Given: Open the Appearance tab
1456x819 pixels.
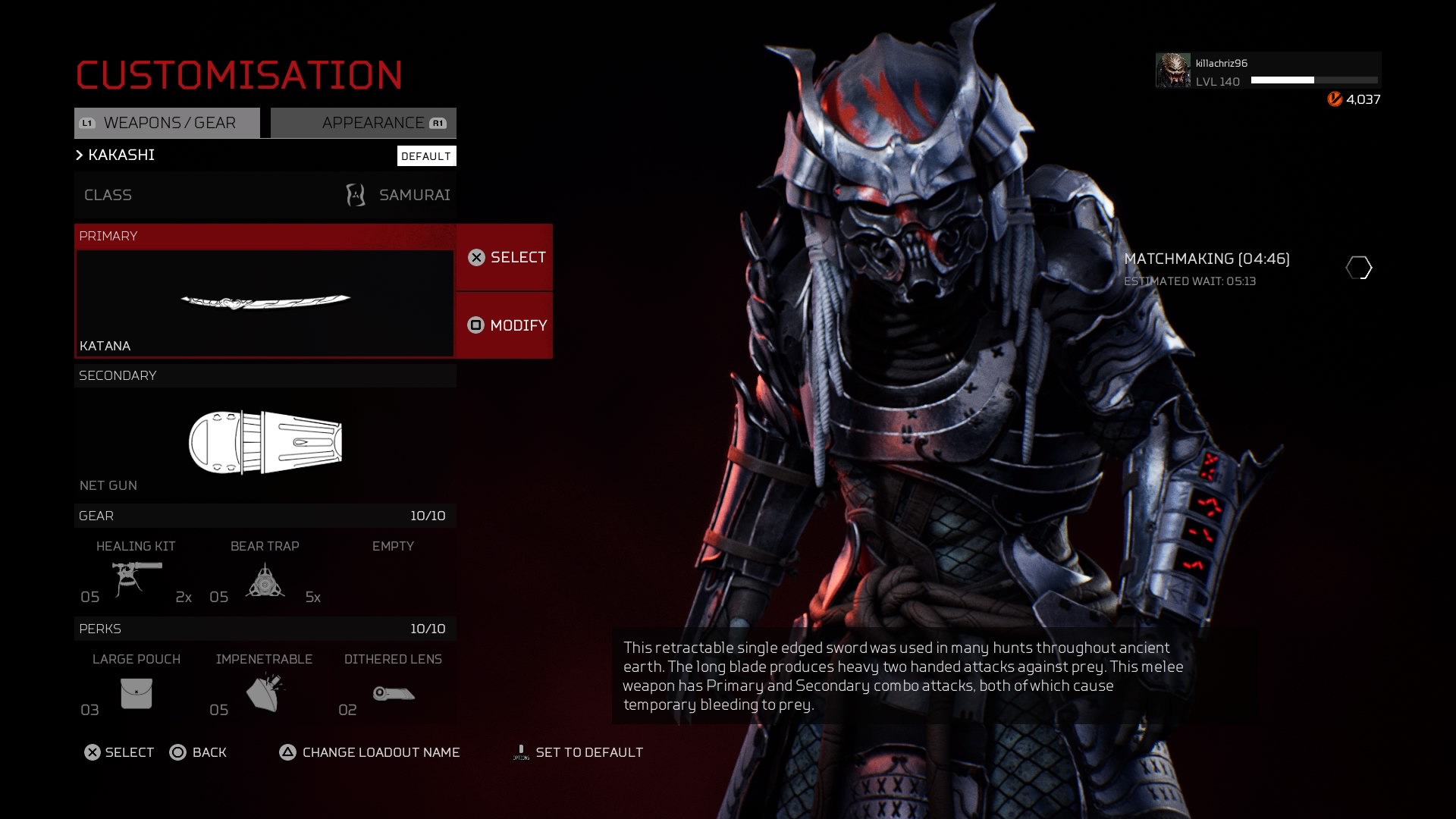Looking at the screenshot, I should coord(364,123).
